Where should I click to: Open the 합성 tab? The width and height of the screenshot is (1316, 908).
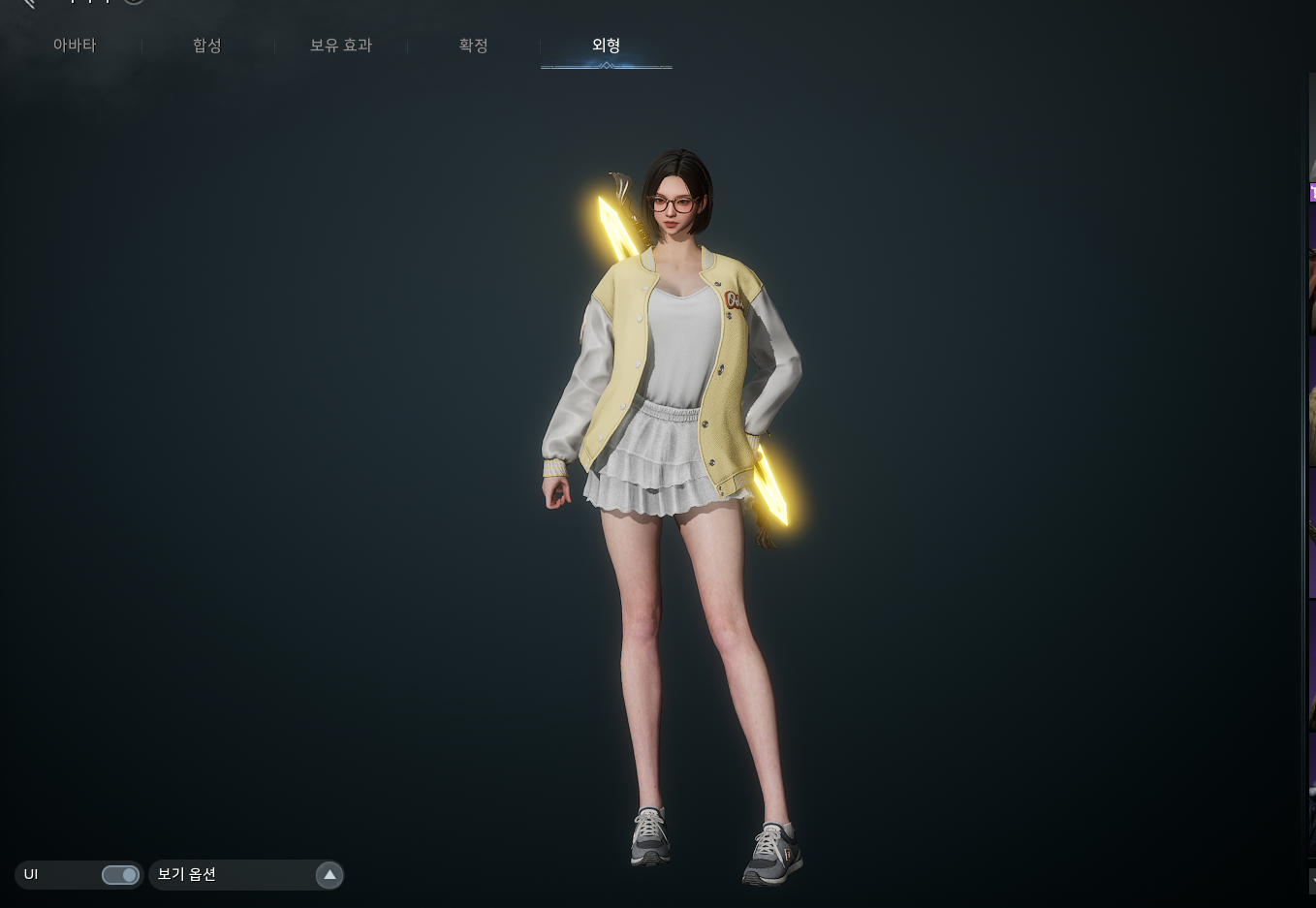[207, 46]
